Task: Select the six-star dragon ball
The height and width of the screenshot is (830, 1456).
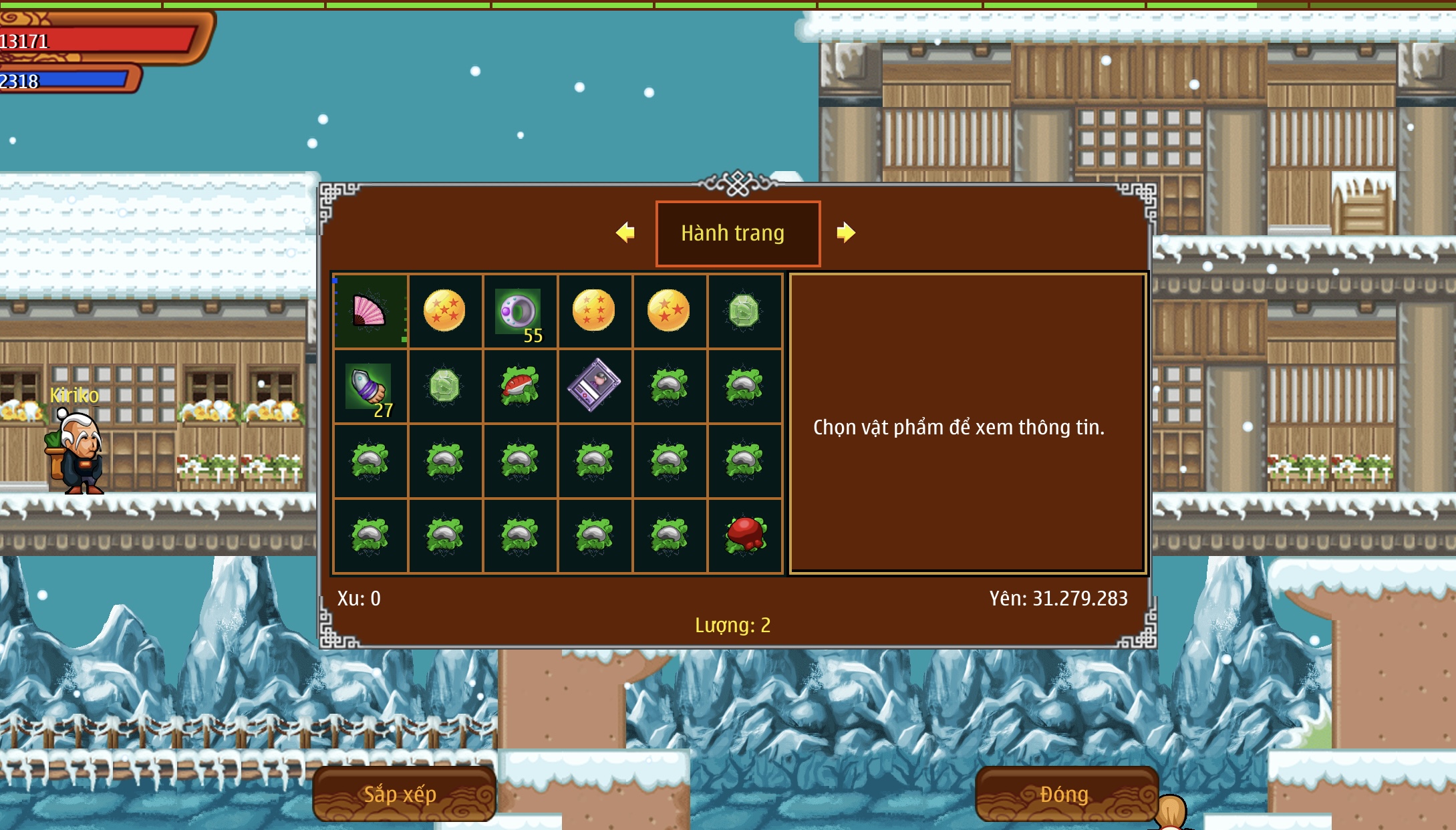Action: tap(594, 311)
